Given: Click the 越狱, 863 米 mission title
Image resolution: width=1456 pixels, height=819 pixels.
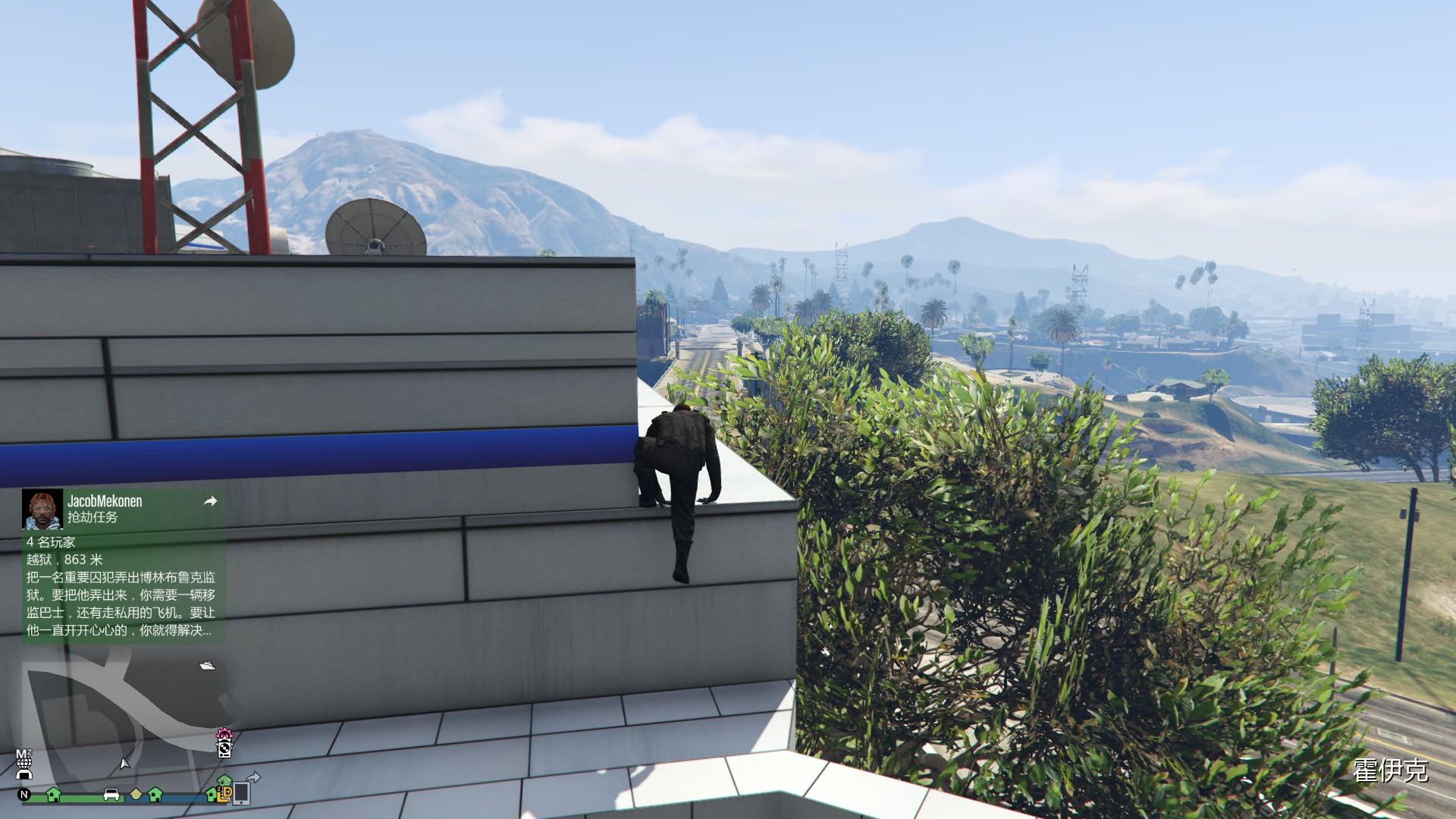Looking at the screenshot, I should [63, 560].
